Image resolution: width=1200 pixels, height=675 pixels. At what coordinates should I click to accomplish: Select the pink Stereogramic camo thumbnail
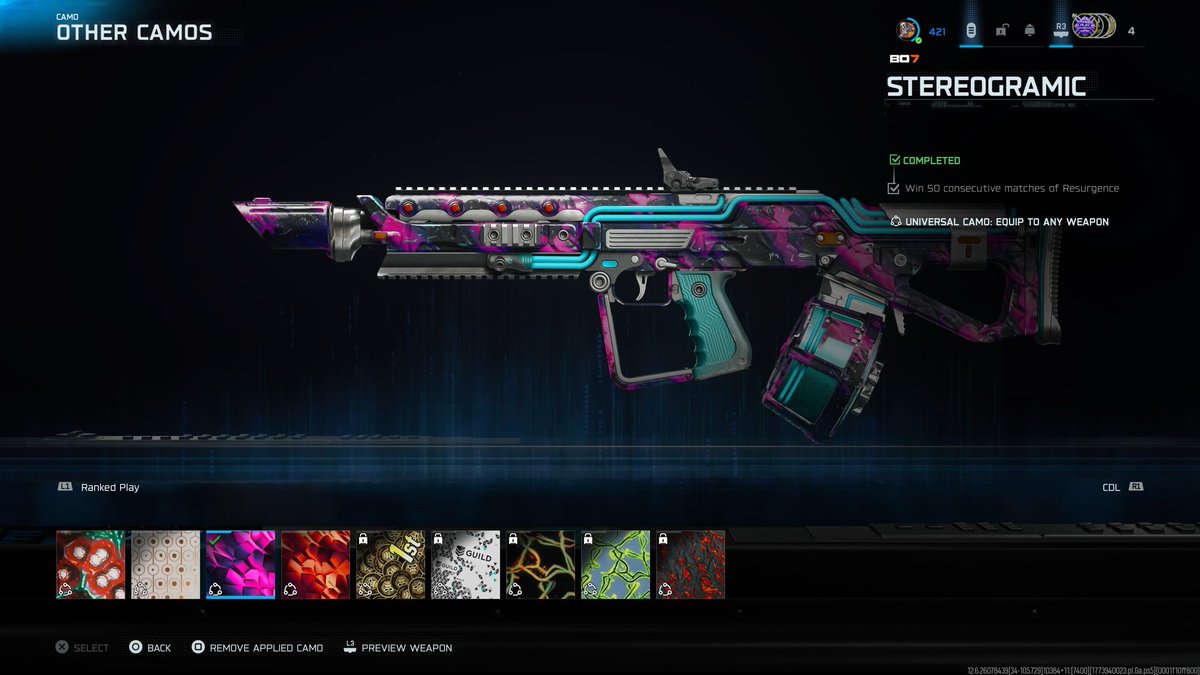click(241, 564)
